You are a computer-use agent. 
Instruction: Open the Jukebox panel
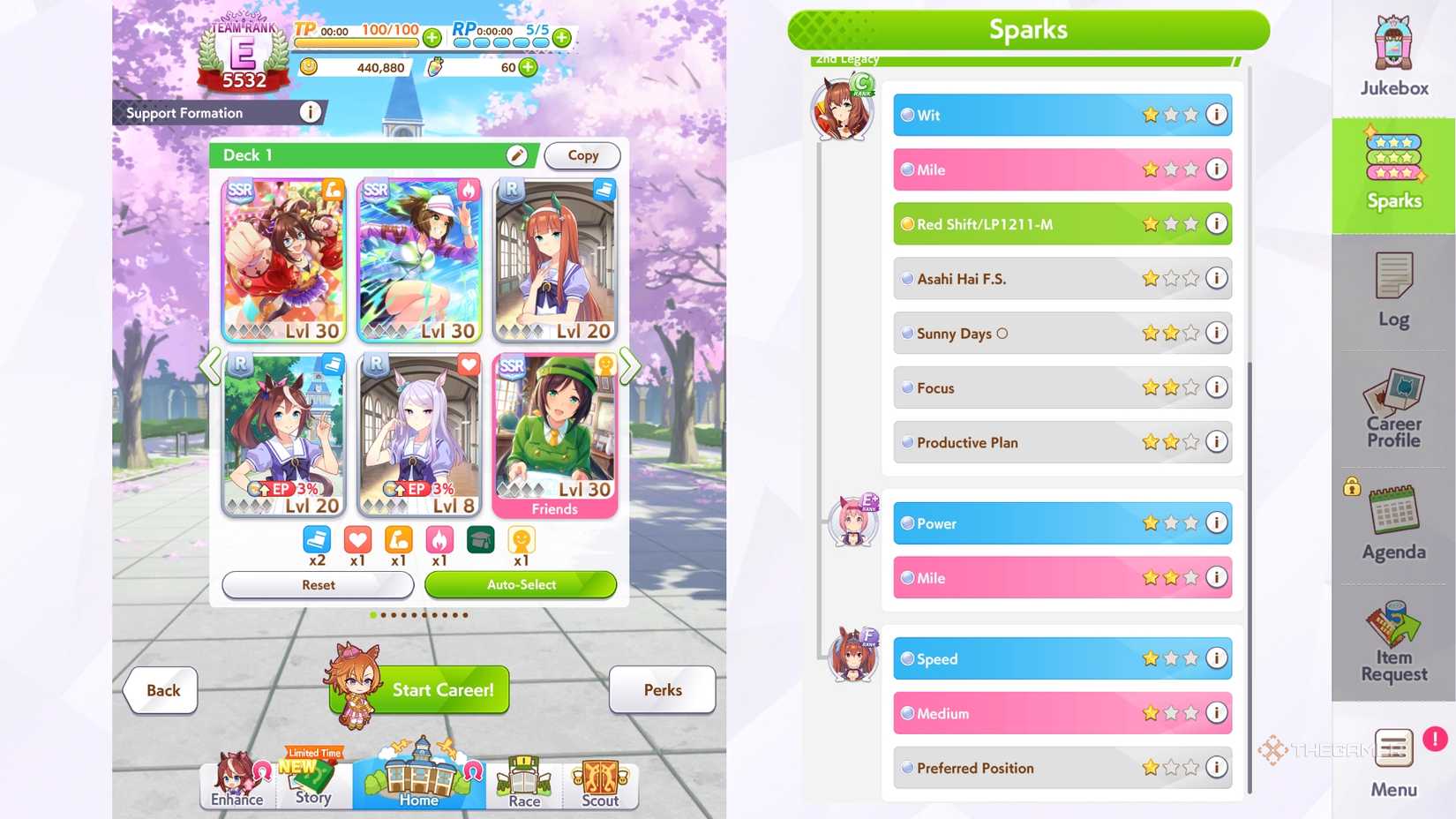click(x=1392, y=55)
